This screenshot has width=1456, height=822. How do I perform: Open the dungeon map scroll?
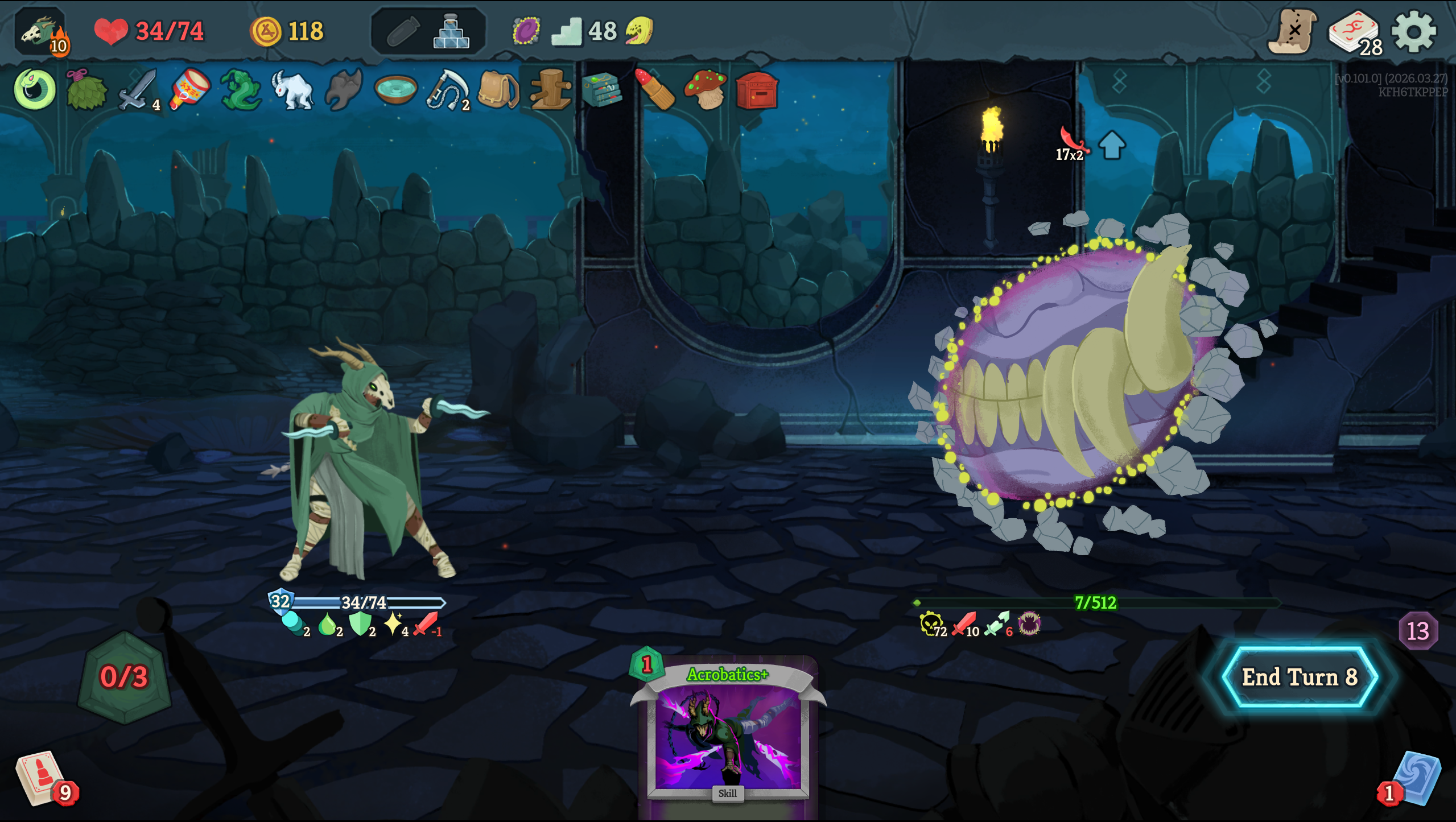(1292, 32)
